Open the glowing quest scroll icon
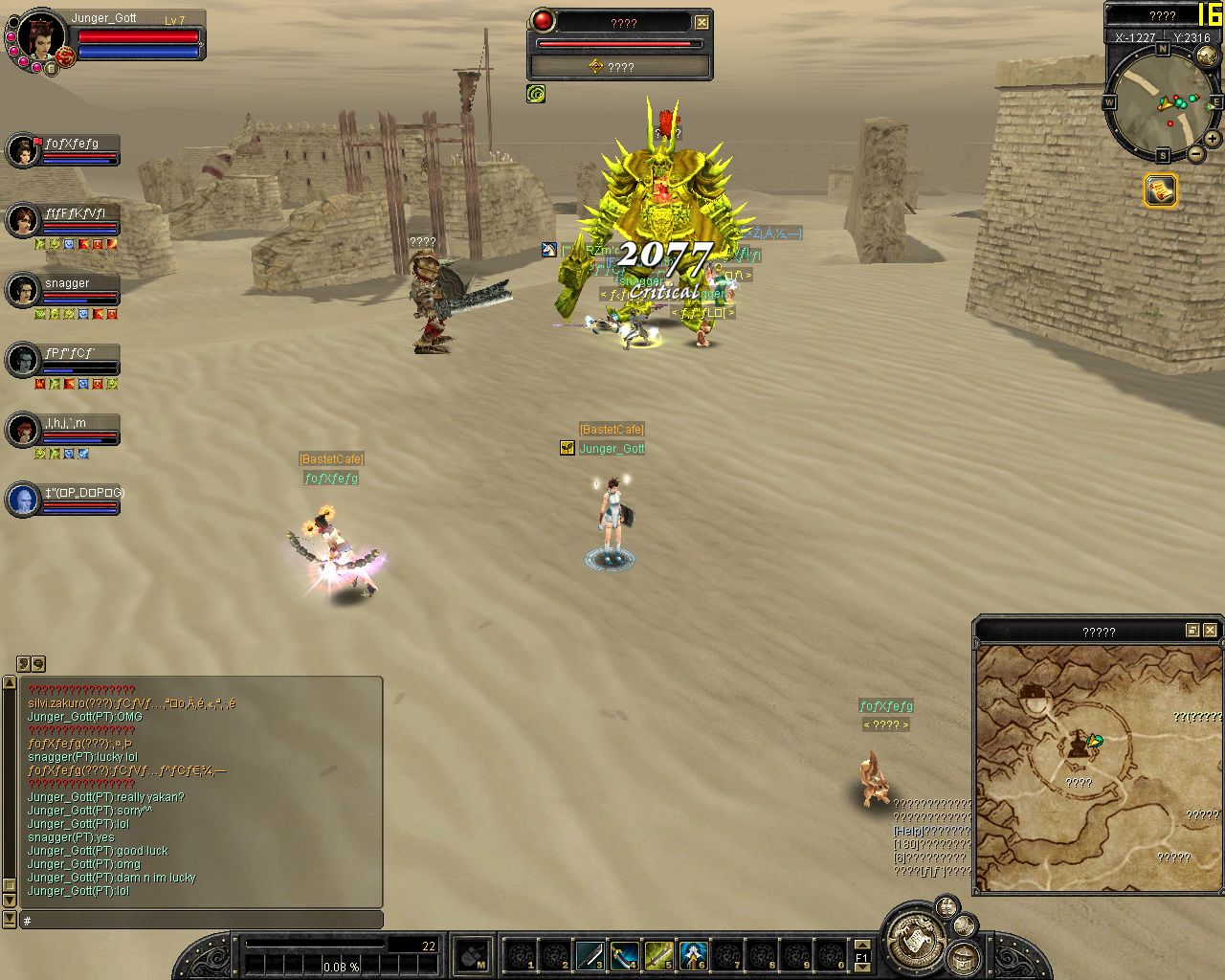Viewport: 1225px width, 980px height. [x=1161, y=189]
